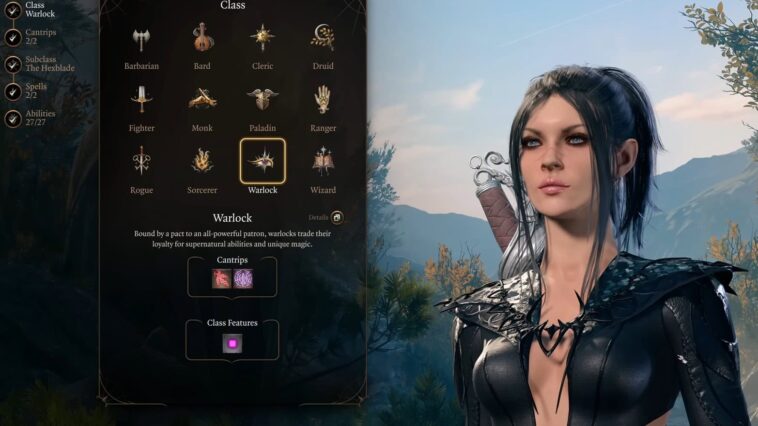Inspect the purple cantrip icon

pos(243,279)
